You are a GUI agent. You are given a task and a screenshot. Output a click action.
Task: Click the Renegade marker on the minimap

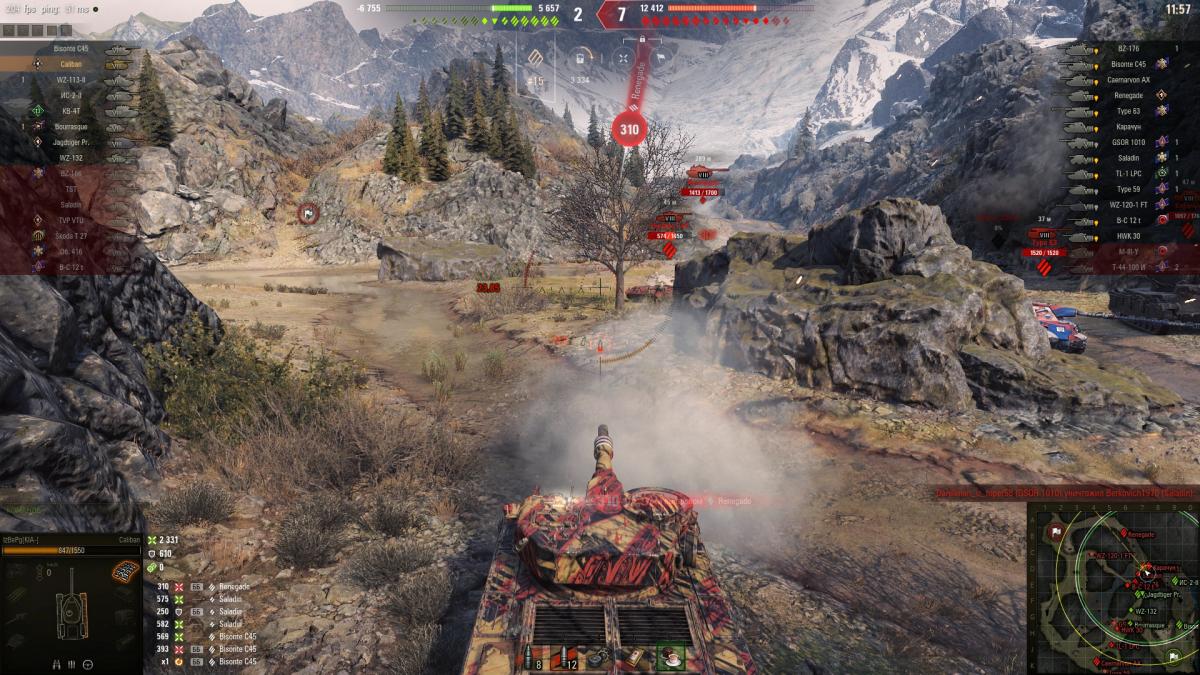coord(1126,535)
